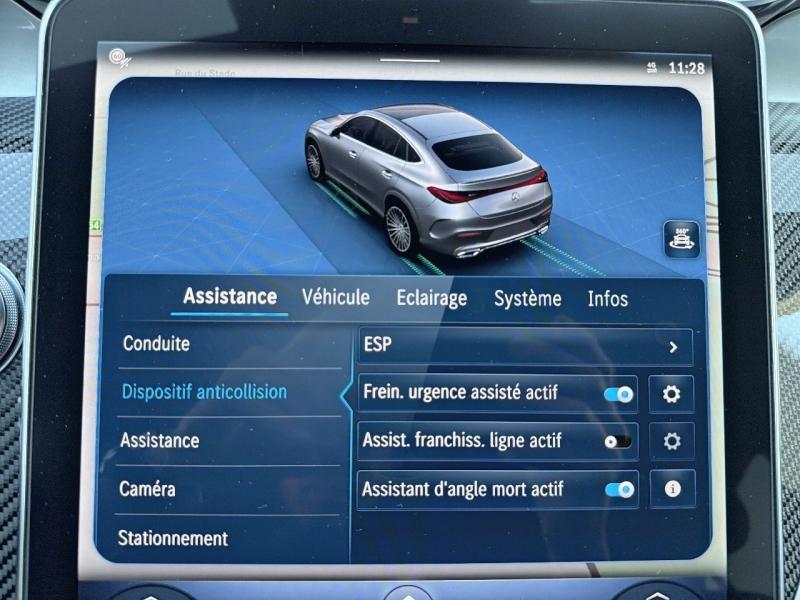Open the Caméra settings entry
The width and height of the screenshot is (800, 600).
(x=148, y=489)
